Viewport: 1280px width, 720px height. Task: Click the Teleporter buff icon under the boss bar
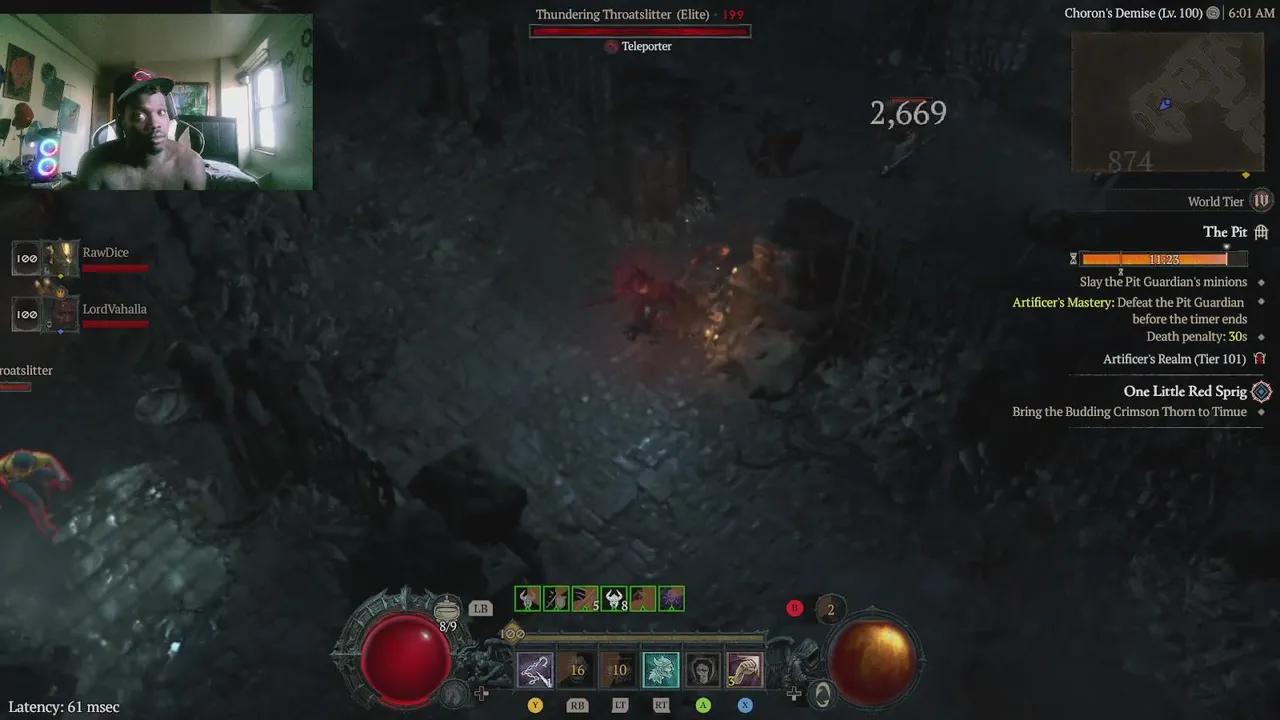coord(610,46)
